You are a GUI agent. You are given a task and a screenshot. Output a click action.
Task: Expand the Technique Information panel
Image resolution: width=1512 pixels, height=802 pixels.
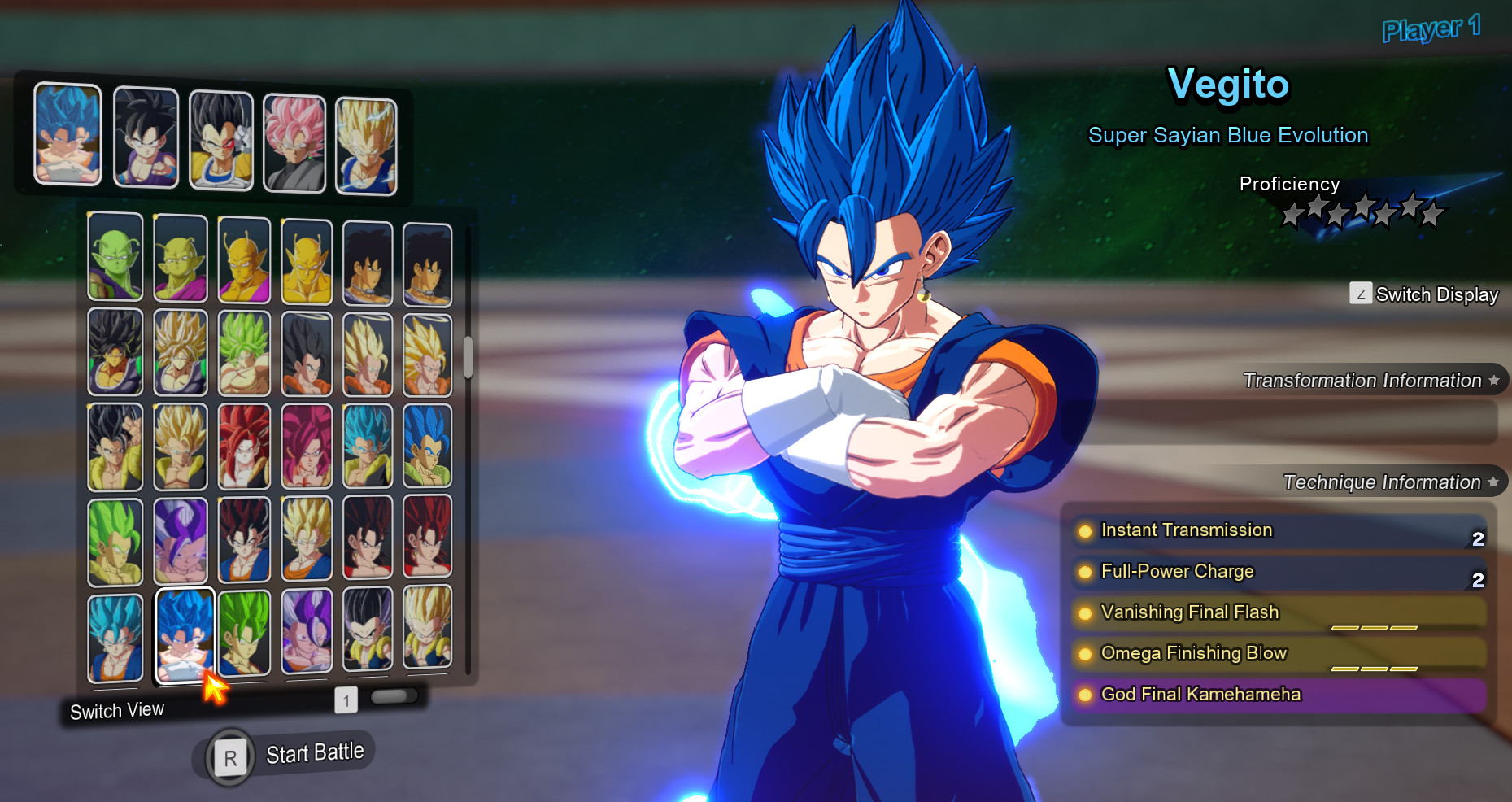(x=1383, y=482)
